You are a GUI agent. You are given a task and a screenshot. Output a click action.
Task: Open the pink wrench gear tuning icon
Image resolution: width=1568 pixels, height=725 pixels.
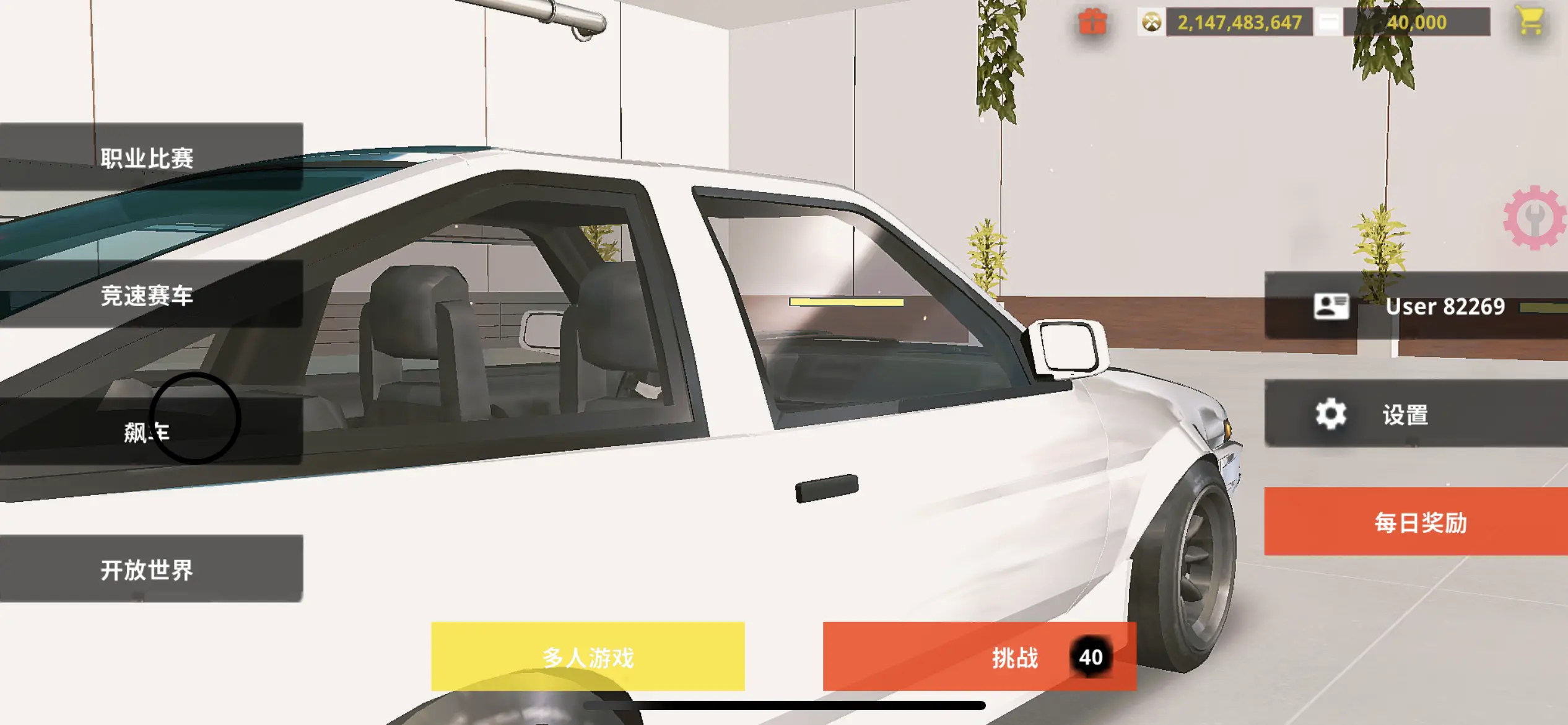(x=1535, y=218)
